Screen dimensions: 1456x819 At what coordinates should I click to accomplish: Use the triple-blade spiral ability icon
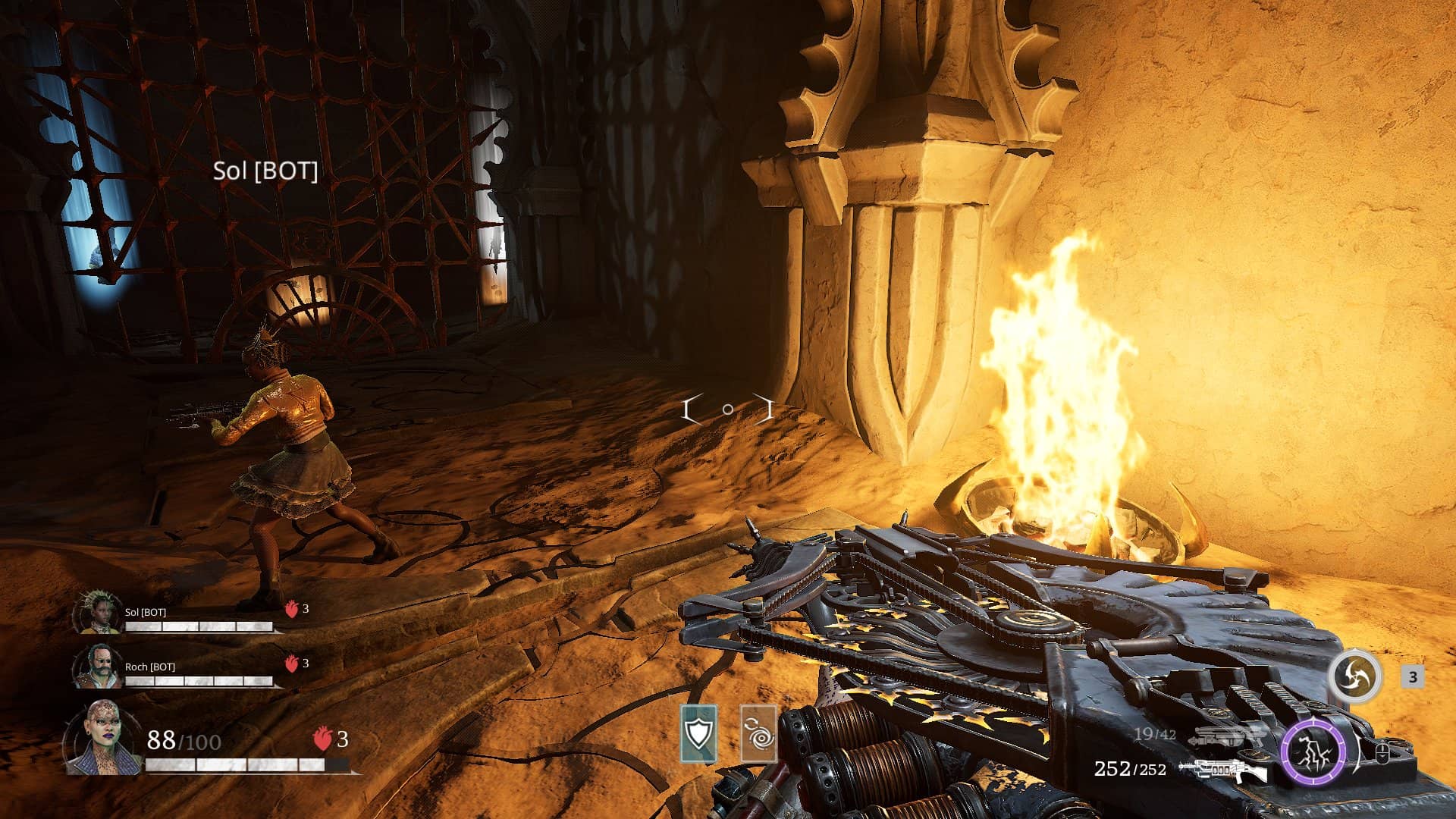[x=1354, y=676]
